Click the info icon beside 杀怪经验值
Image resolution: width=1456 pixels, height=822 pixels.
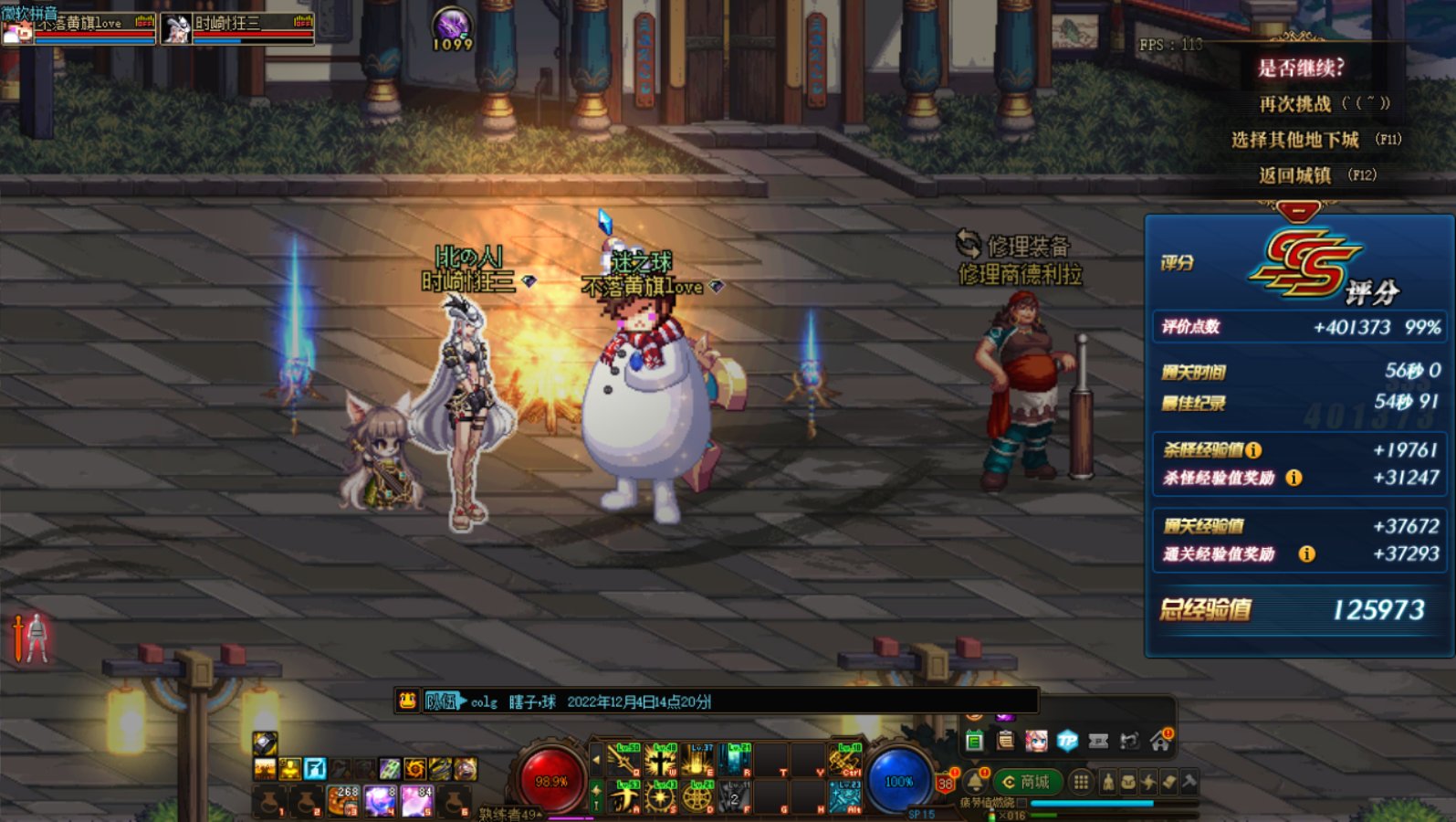[x=1253, y=449]
